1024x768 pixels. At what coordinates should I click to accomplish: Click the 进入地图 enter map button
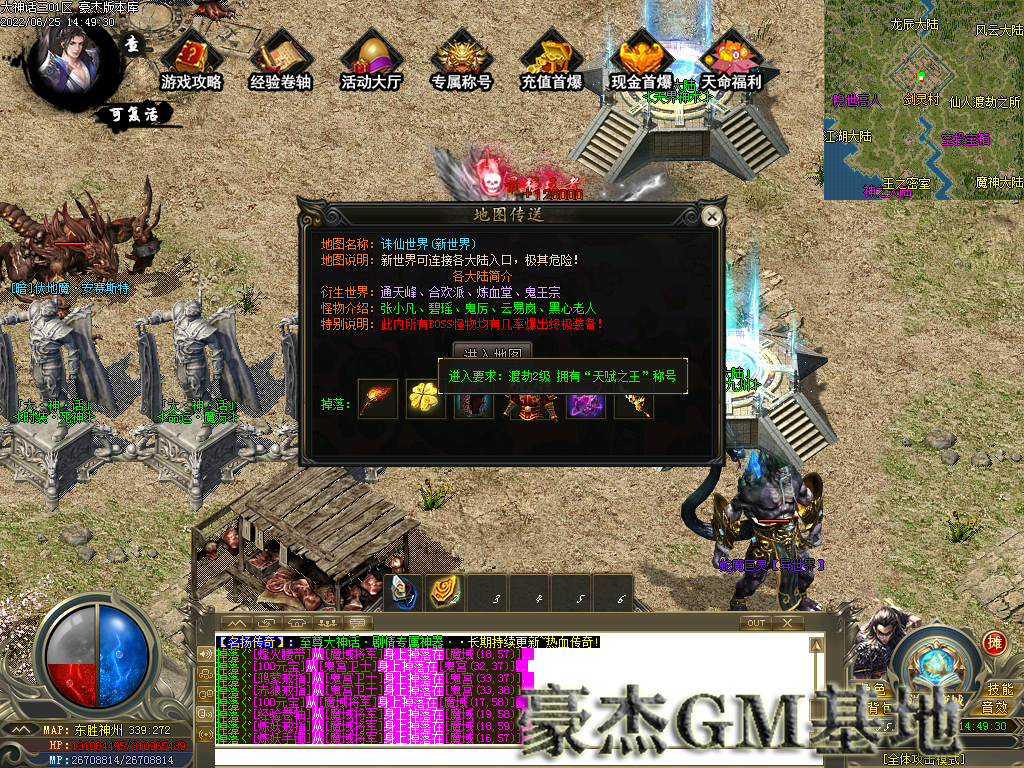coord(491,353)
